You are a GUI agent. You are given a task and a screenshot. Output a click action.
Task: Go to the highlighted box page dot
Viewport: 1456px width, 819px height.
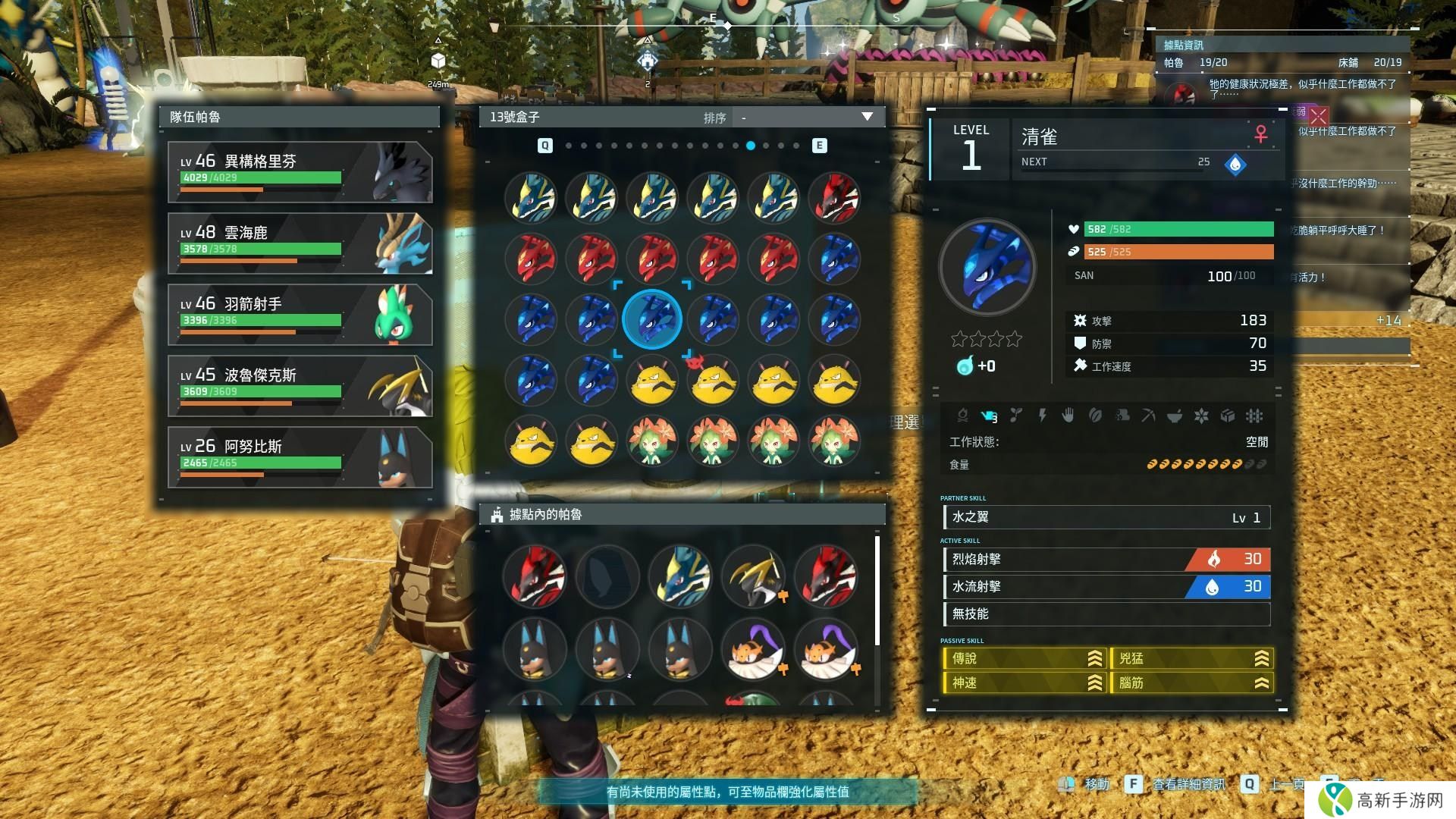pyautogui.click(x=751, y=146)
